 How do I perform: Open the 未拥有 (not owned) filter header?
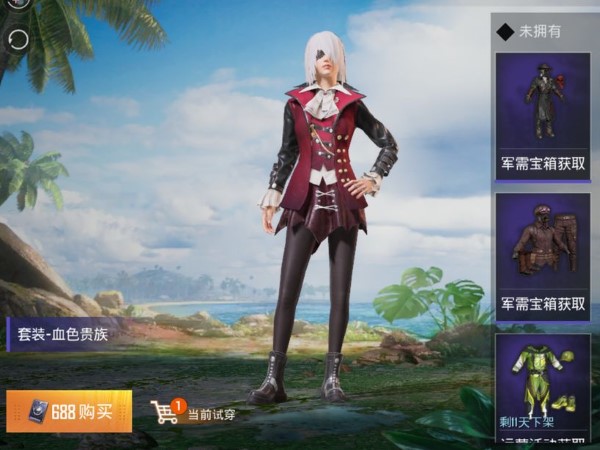click(x=540, y=32)
